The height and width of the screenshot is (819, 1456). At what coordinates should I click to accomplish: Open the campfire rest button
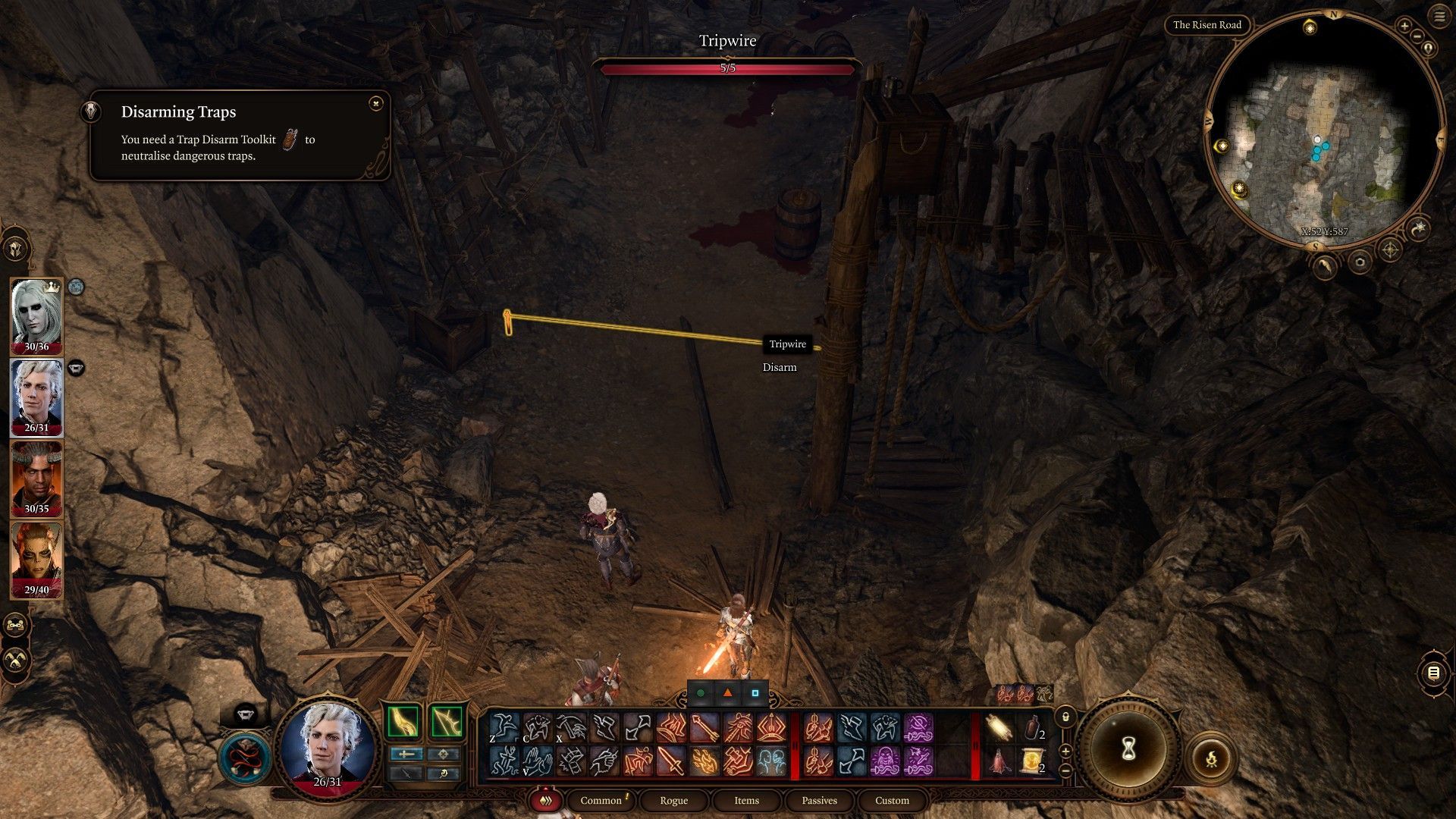coord(1211,758)
